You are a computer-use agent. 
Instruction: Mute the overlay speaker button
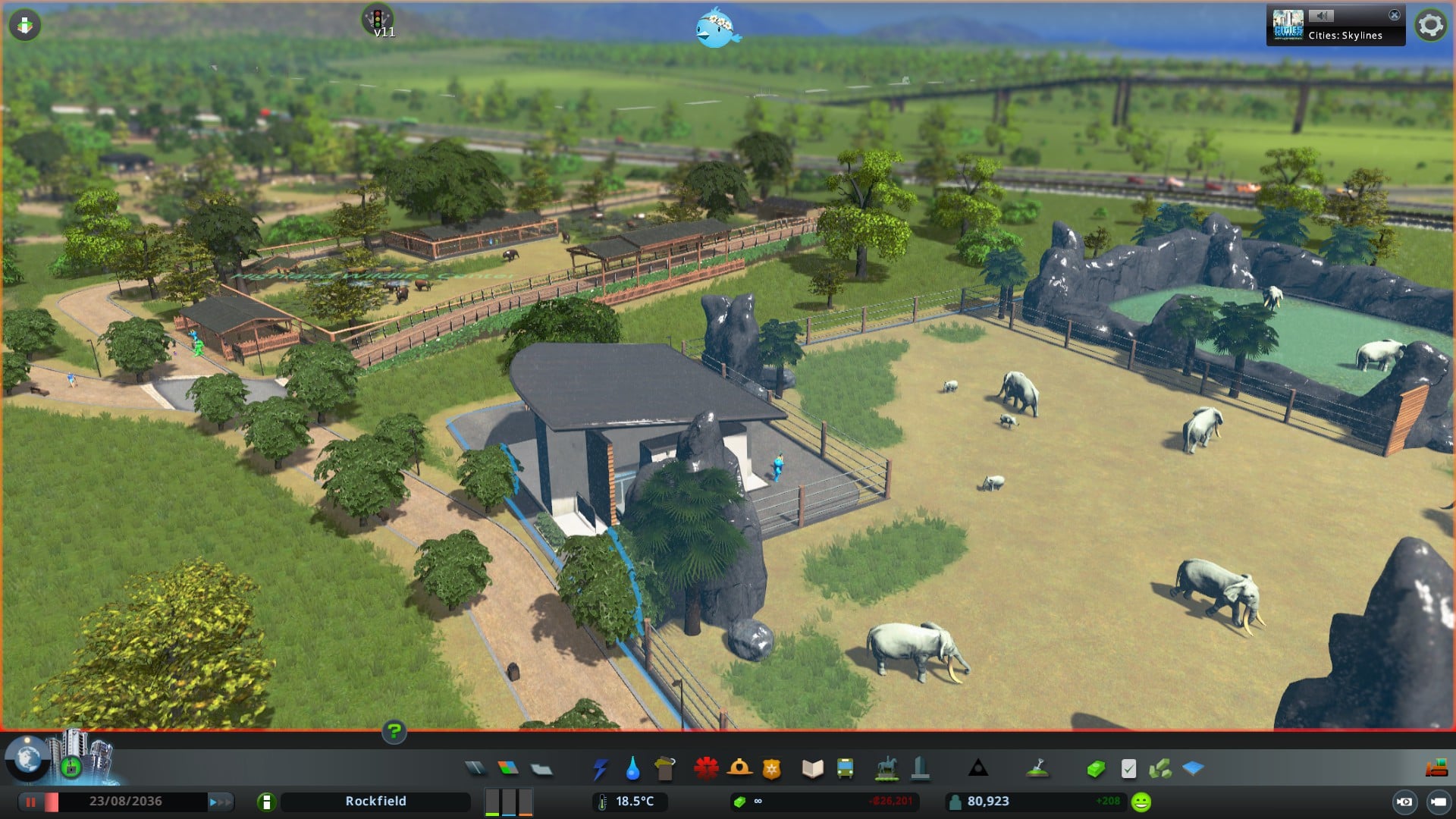pyautogui.click(x=1321, y=16)
